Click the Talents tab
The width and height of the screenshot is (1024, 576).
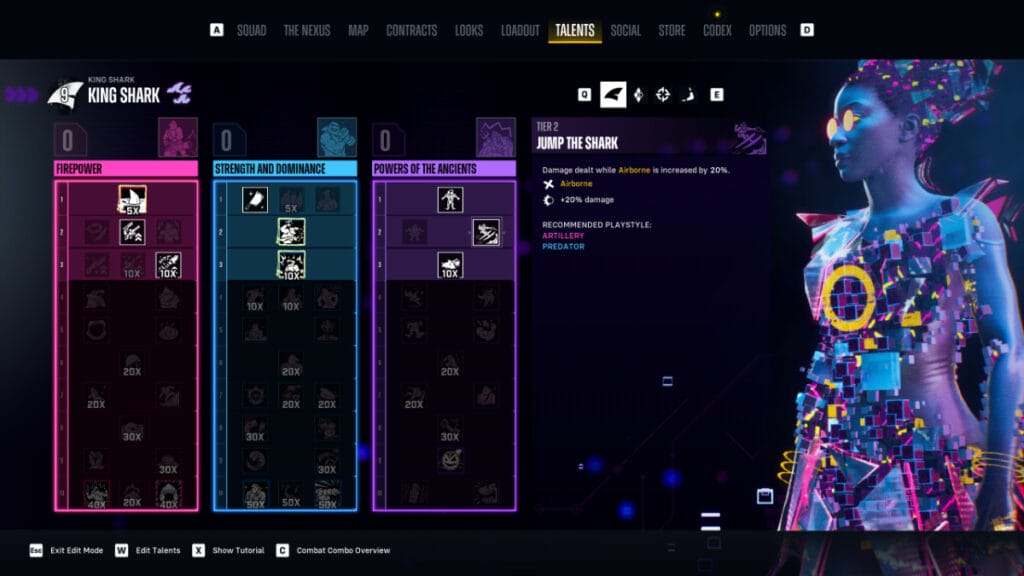point(575,30)
